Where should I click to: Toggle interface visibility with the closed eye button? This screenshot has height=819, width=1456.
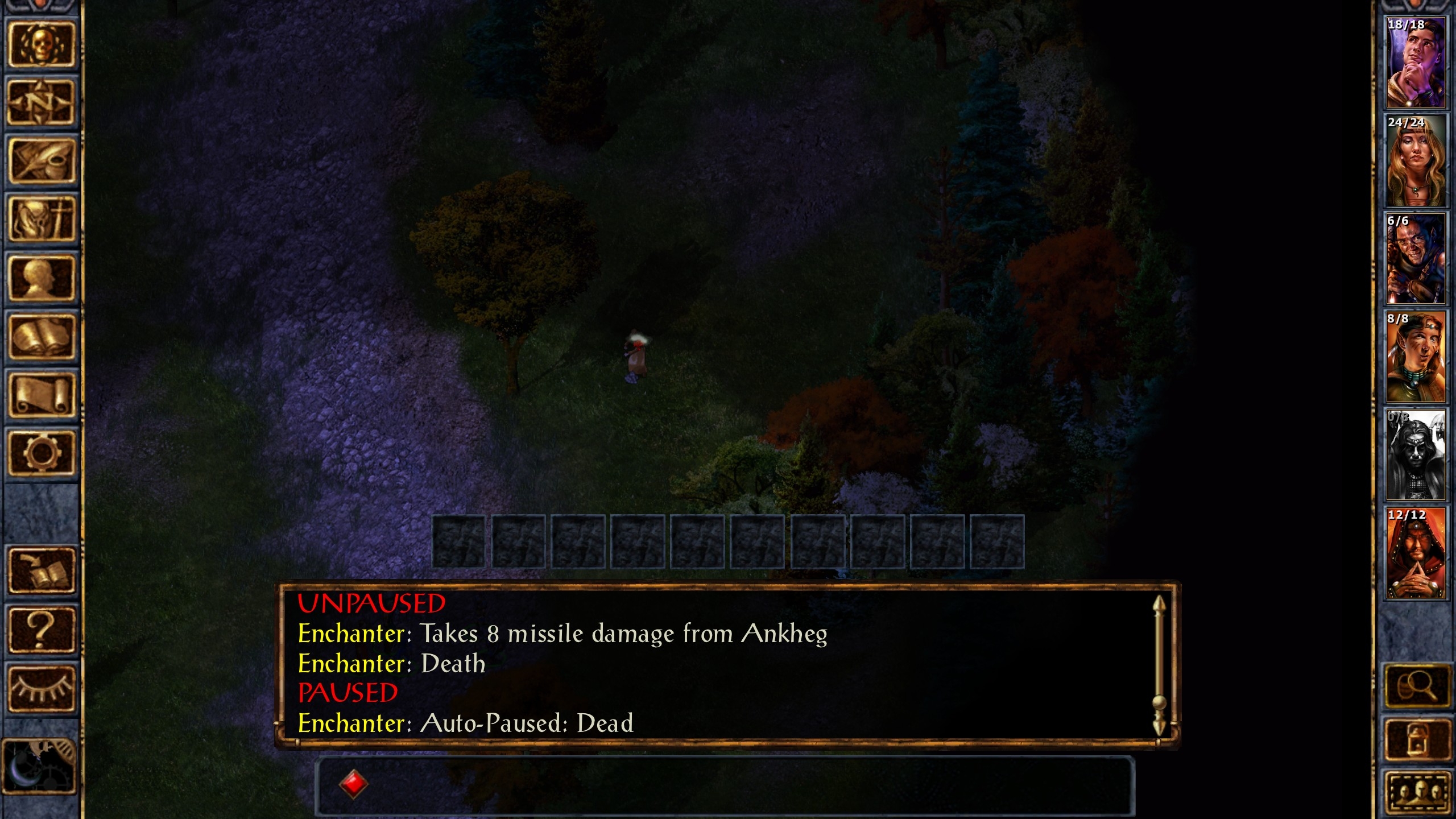[x=41, y=688]
